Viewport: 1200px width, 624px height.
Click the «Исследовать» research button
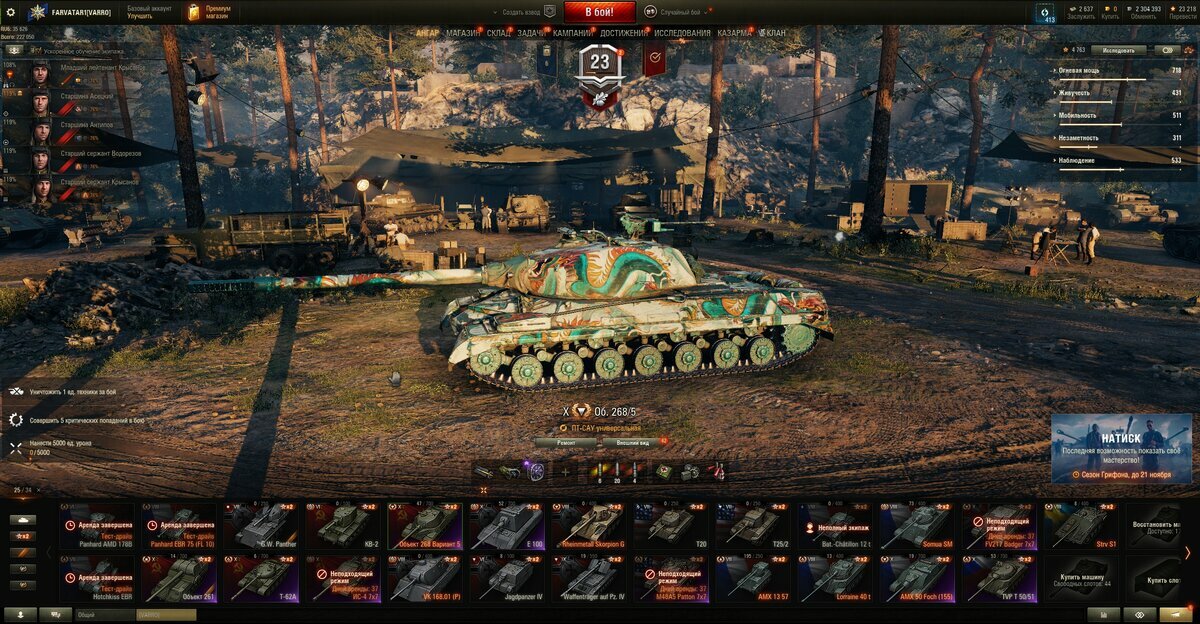pyautogui.click(x=1119, y=50)
